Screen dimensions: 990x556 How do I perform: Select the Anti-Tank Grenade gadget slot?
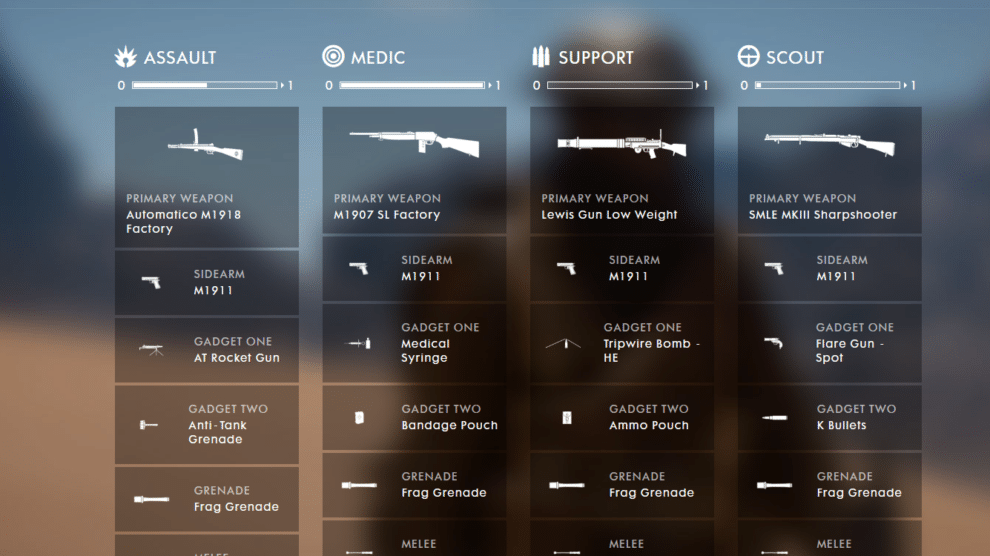[206, 425]
